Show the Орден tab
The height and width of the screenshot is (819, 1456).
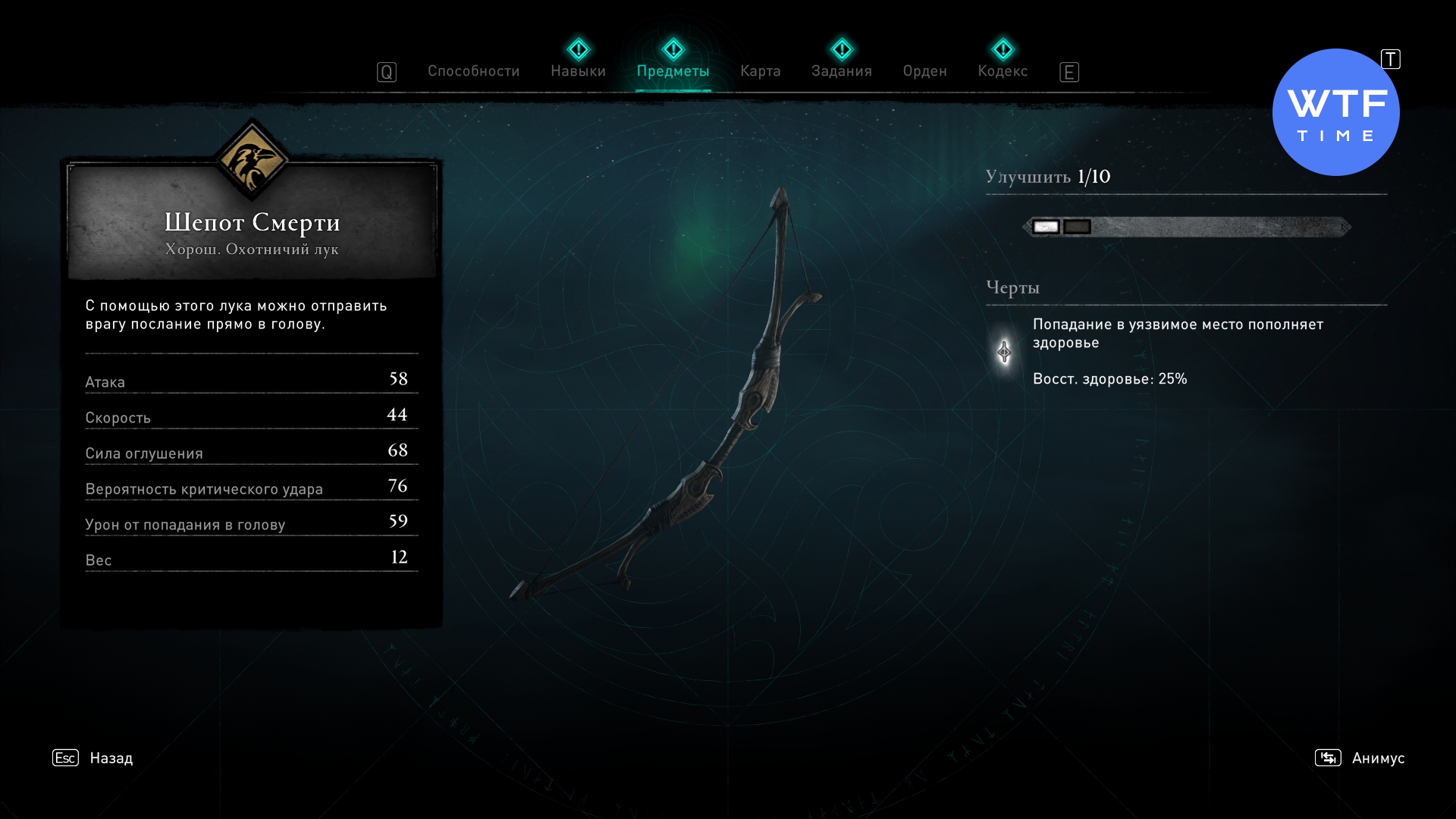click(x=924, y=71)
